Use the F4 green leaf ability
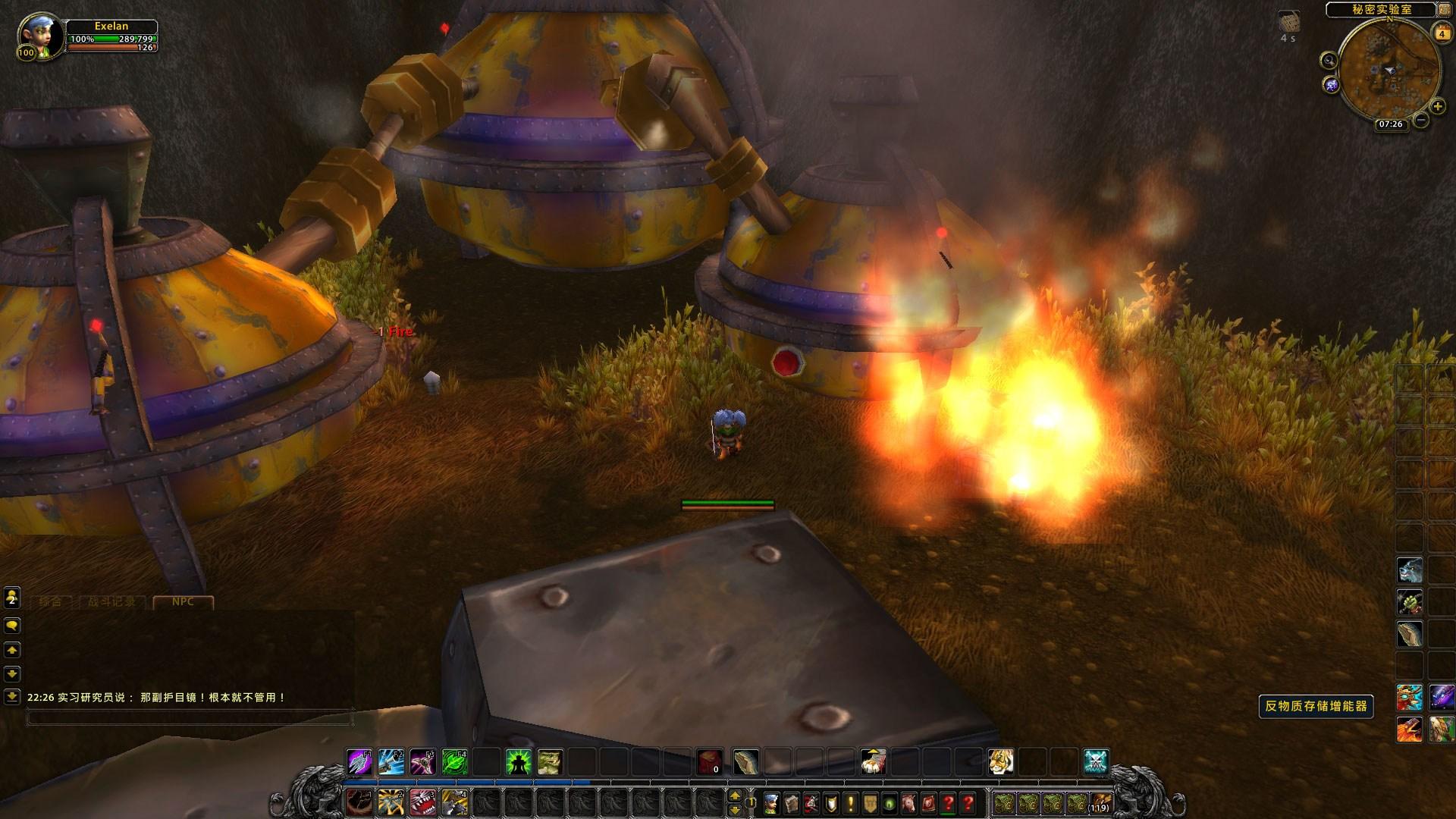The image size is (1456, 819). pyautogui.click(x=455, y=761)
